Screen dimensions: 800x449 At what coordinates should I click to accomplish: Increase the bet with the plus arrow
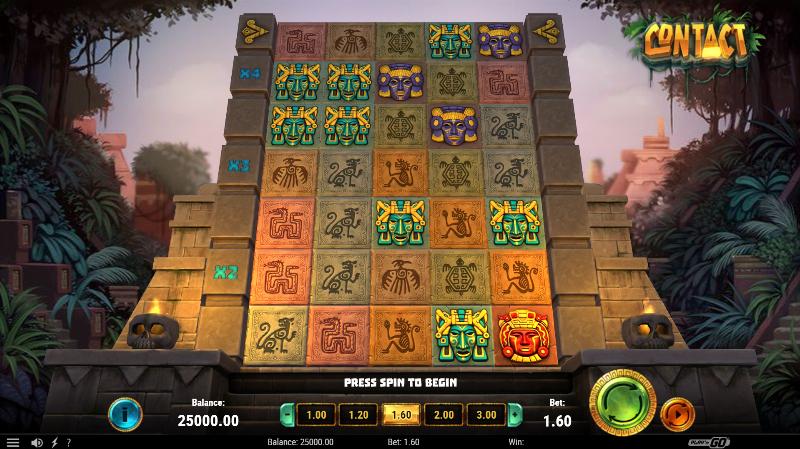pyautogui.click(x=515, y=414)
